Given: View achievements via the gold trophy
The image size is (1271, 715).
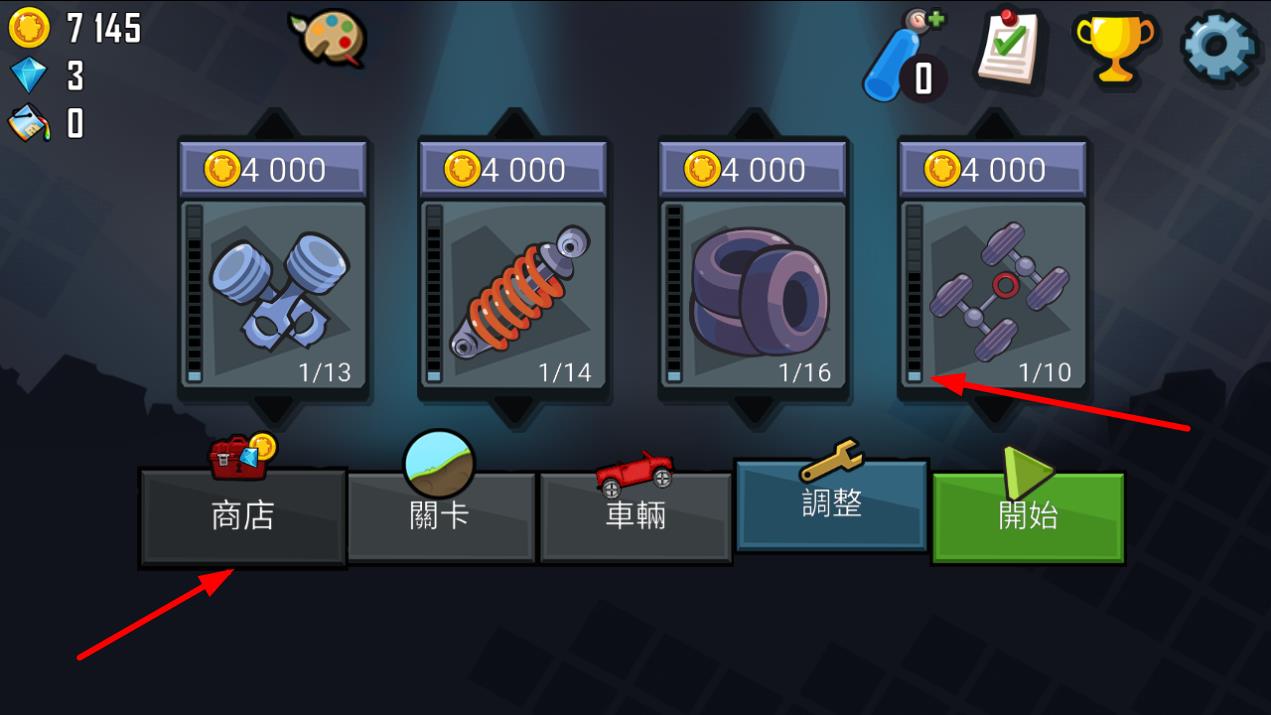Looking at the screenshot, I should click(1113, 46).
